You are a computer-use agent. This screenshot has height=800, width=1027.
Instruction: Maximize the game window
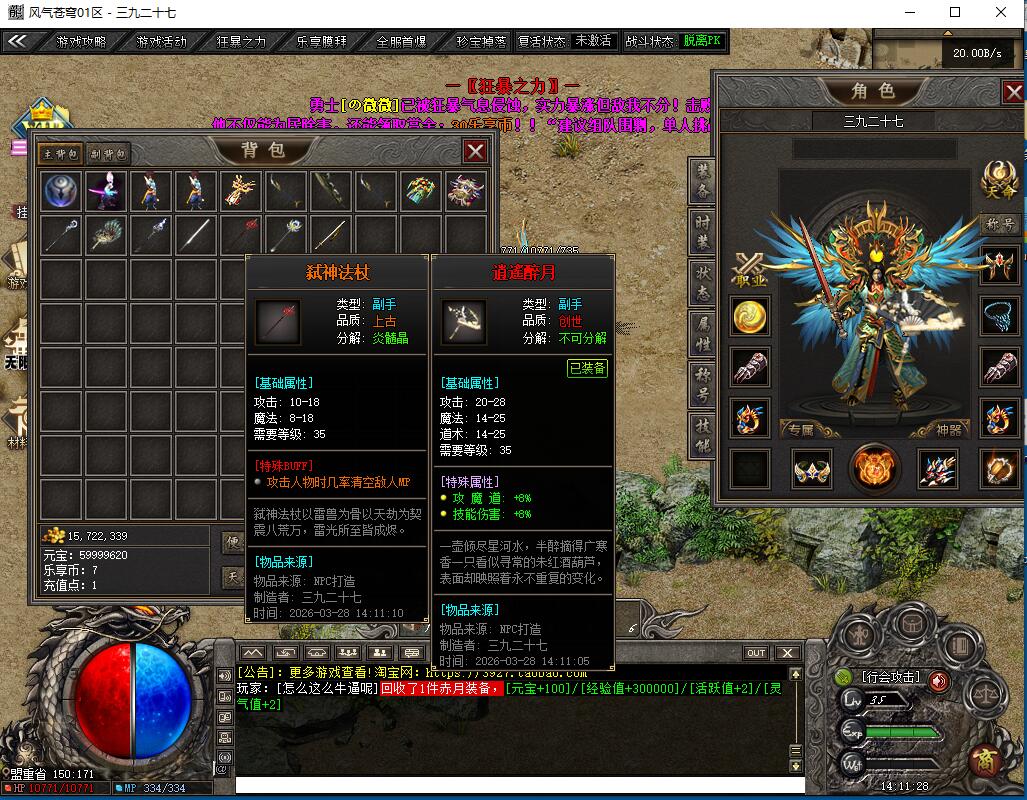(x=955, y=12)
